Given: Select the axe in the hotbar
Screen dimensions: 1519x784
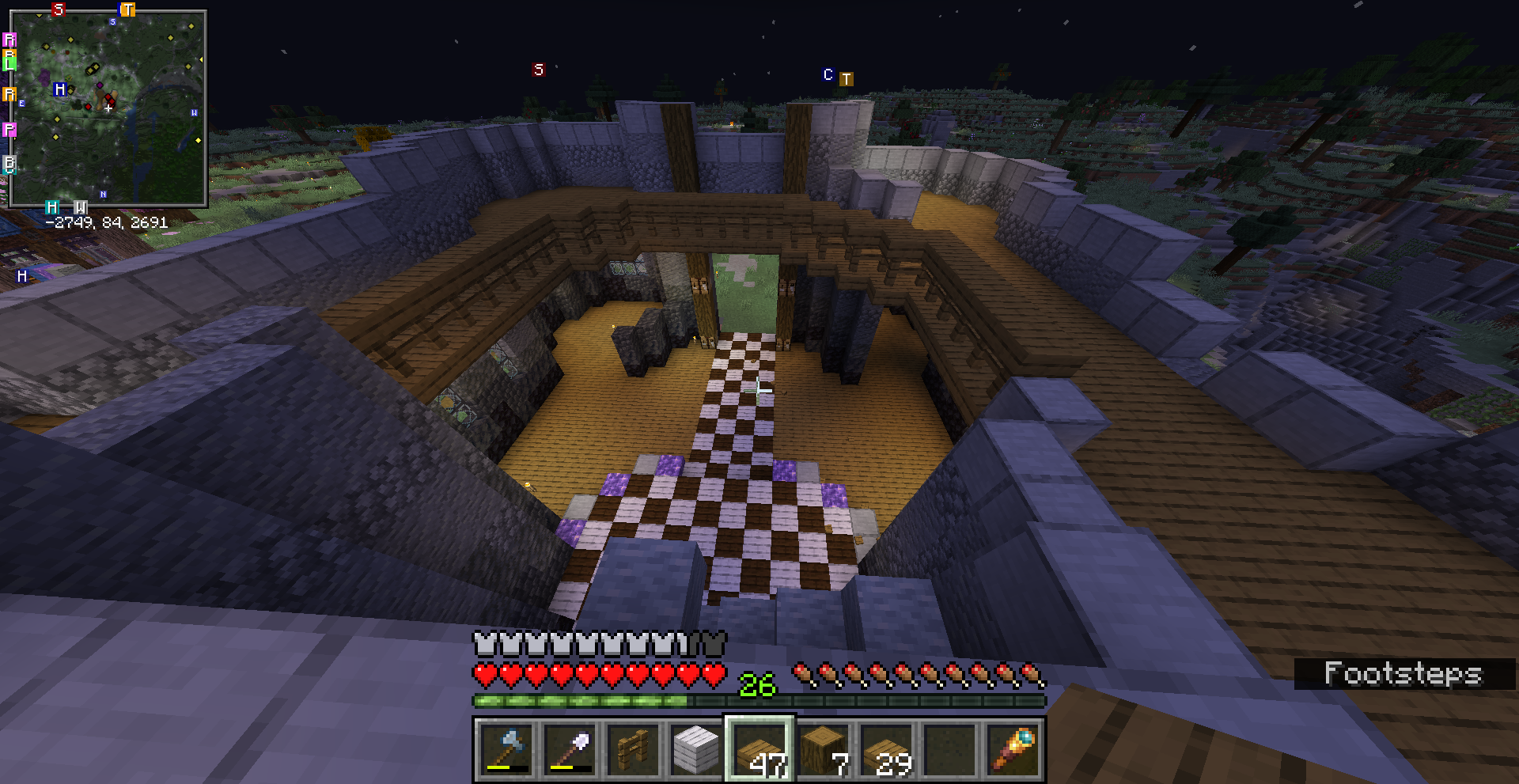Looking at the screenshot, I should tap(506, 748).
